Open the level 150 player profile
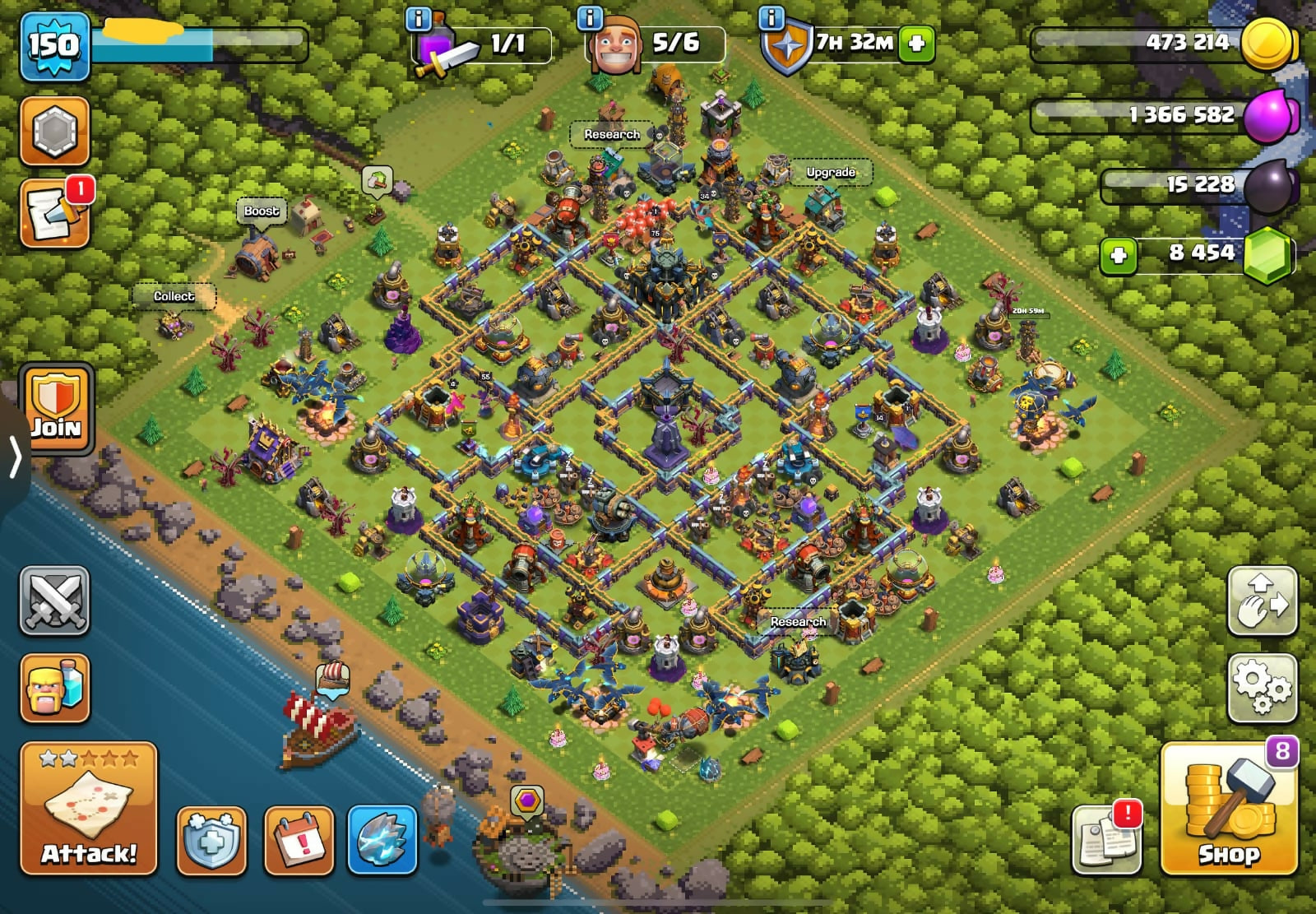Screen dimensions: 1316x914 tap(54, 45)
